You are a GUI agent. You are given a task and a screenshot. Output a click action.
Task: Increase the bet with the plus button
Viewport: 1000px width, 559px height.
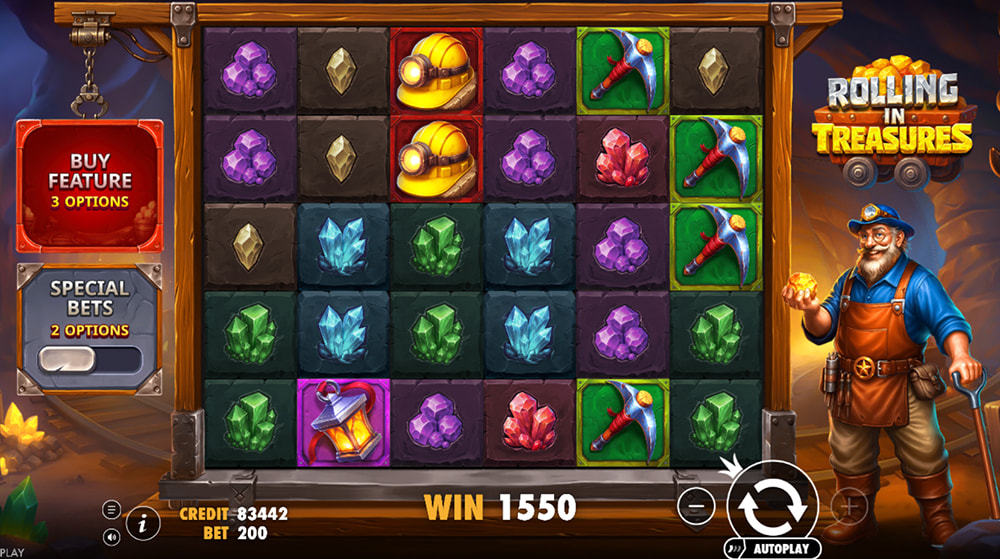849,505
